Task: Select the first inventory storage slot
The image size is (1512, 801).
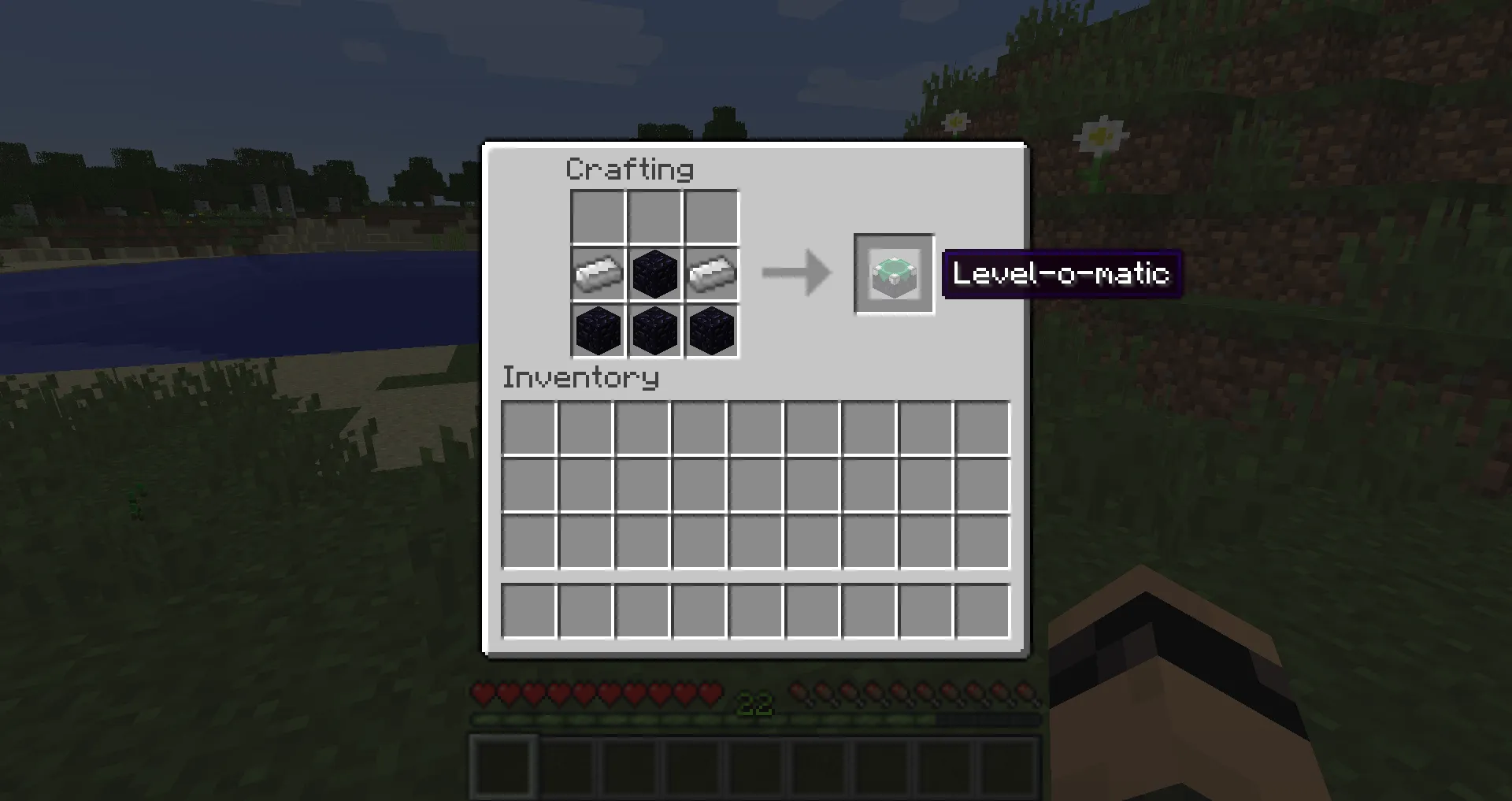Action: [x=529, y=427]
